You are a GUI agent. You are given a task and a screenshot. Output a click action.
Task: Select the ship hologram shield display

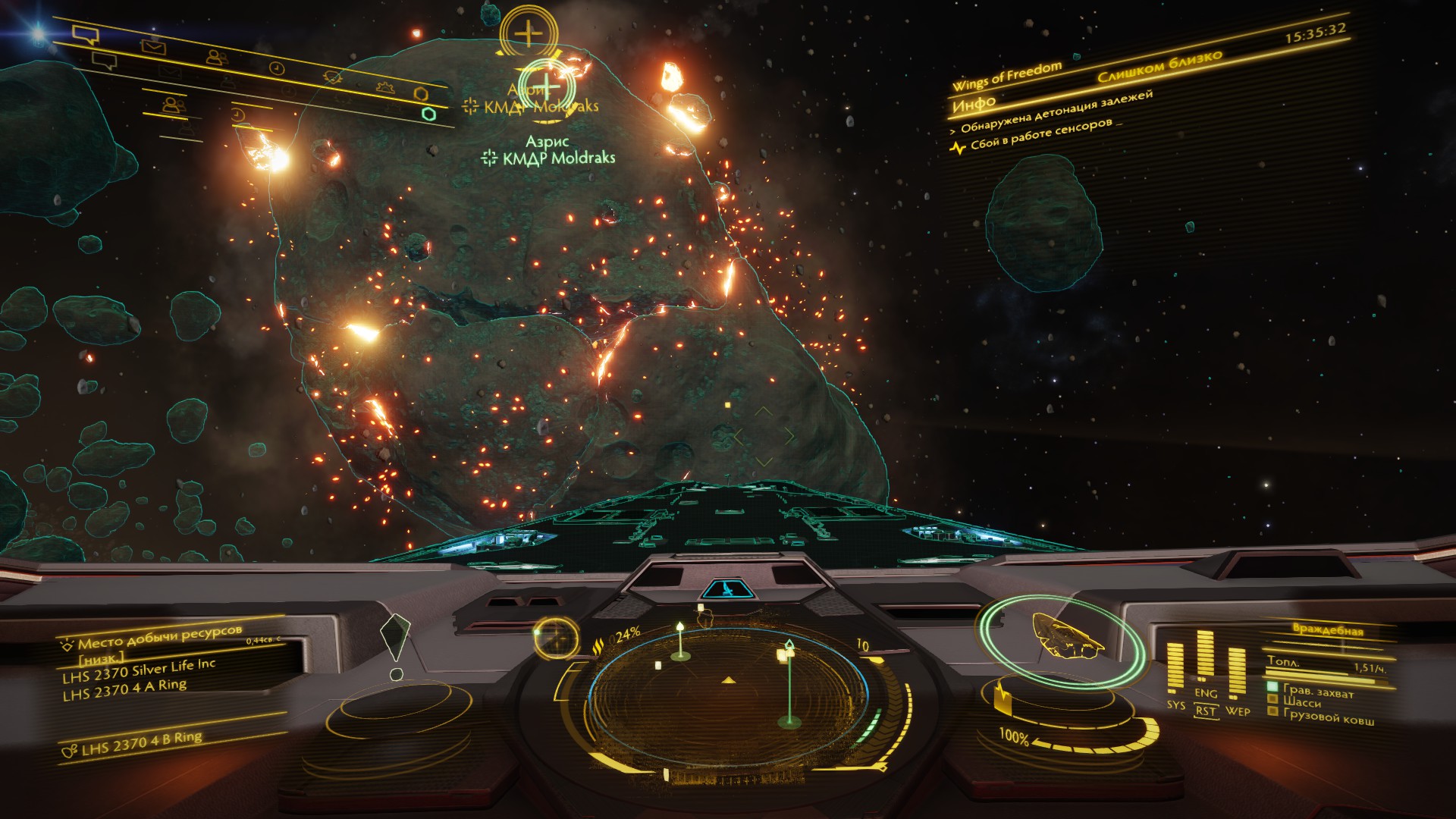click(x=1062, y=639)
